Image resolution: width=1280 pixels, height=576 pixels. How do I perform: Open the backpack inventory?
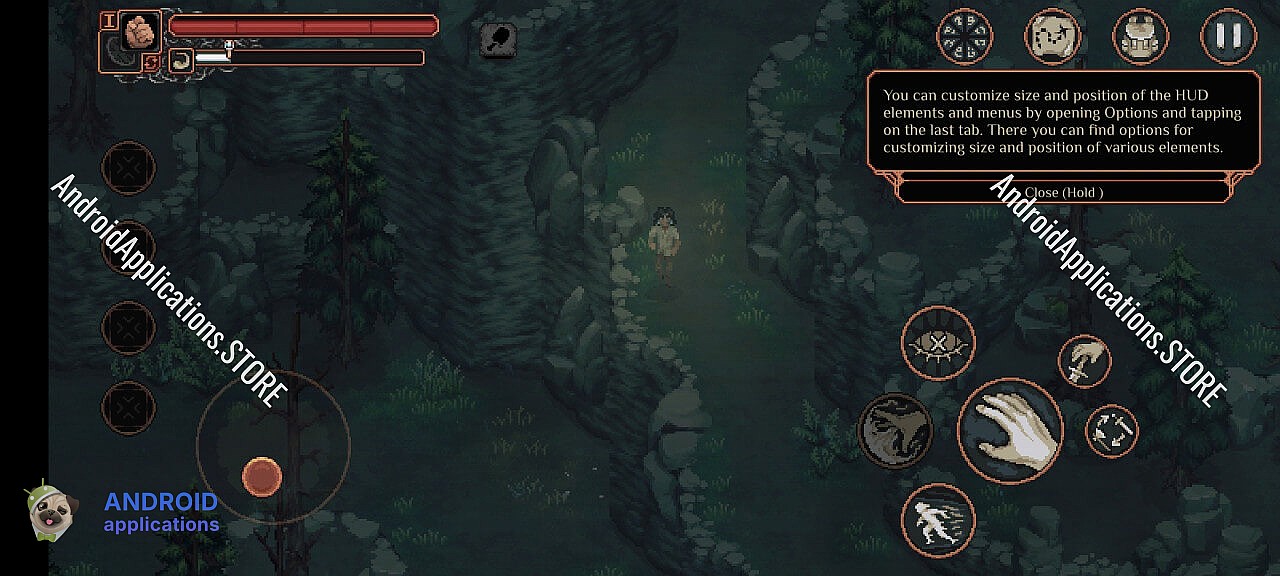(x=1141, y=37)
